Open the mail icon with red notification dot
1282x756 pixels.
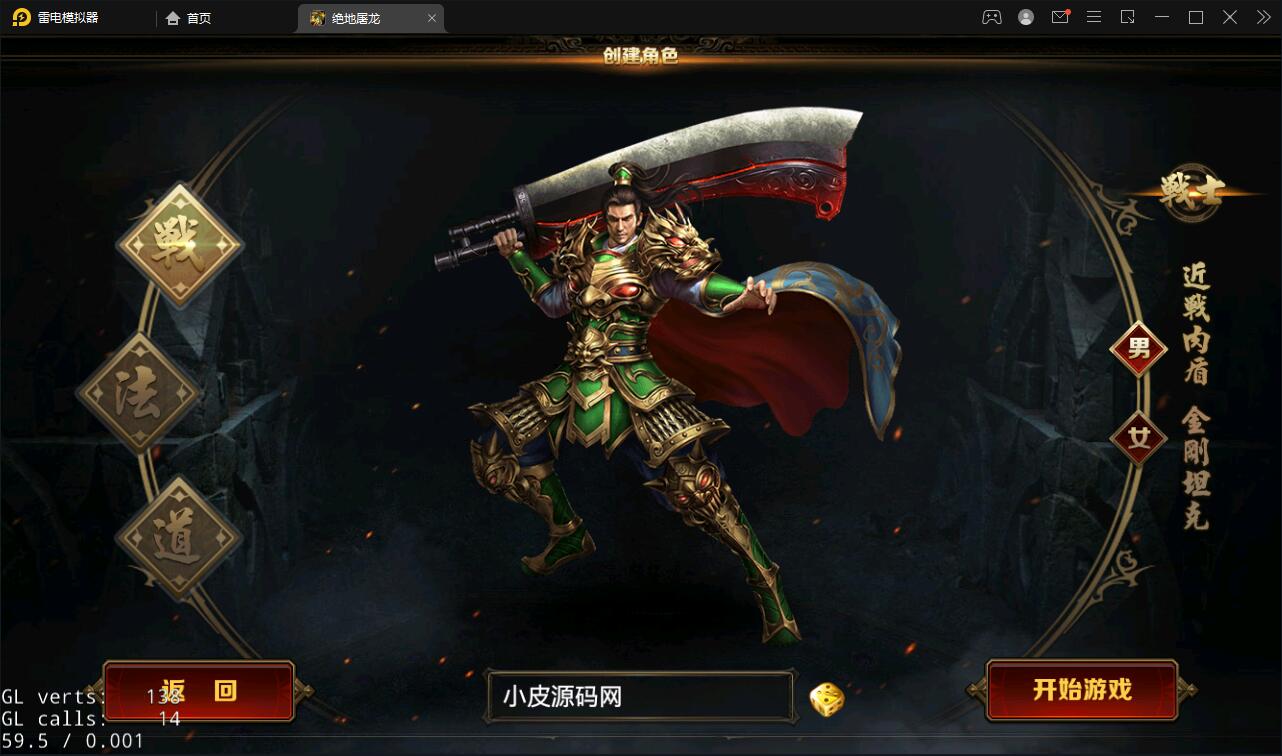pos(1060,17)
